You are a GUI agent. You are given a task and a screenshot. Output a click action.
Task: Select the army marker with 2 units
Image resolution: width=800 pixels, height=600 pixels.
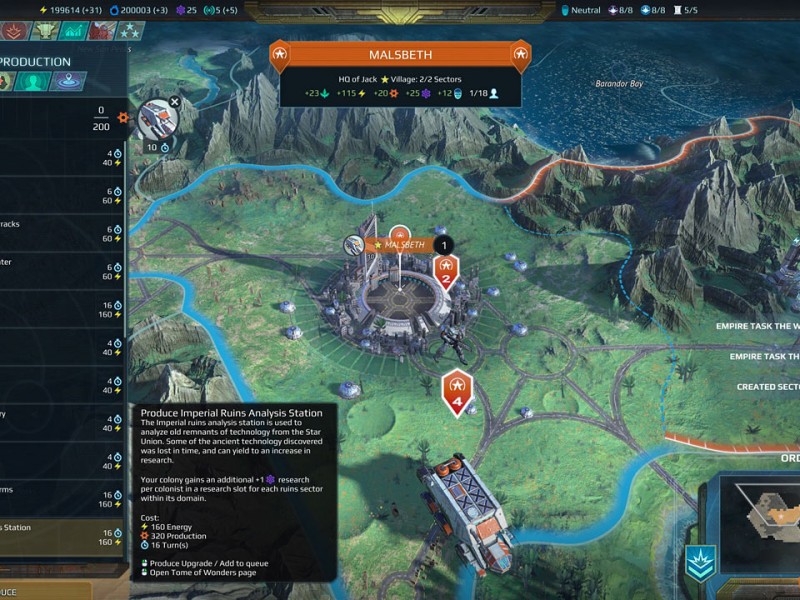(446, 272)
